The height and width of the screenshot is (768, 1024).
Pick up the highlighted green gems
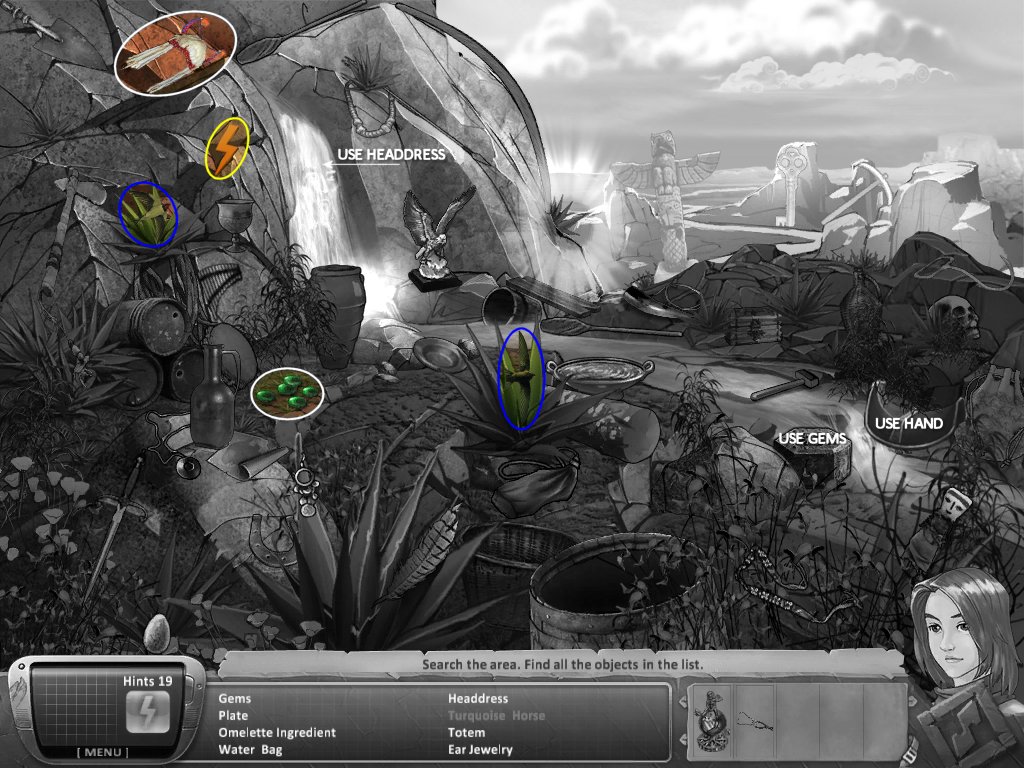click(x=287, y=391)
